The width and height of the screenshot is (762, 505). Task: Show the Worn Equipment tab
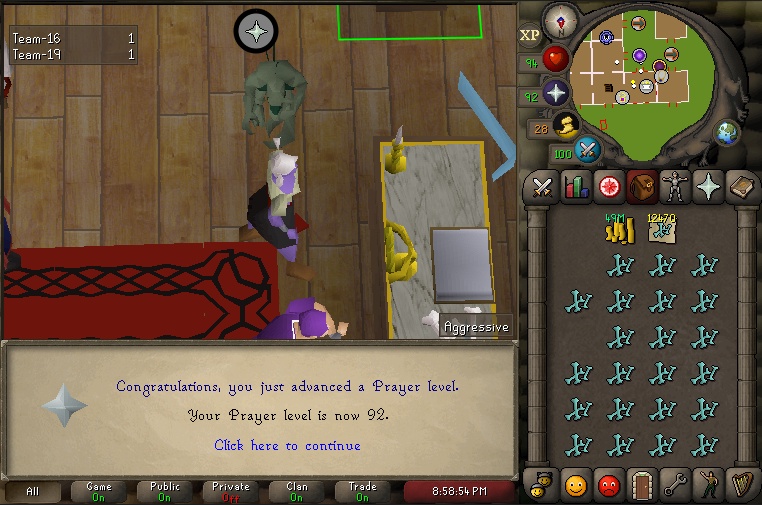pos(675,186)
